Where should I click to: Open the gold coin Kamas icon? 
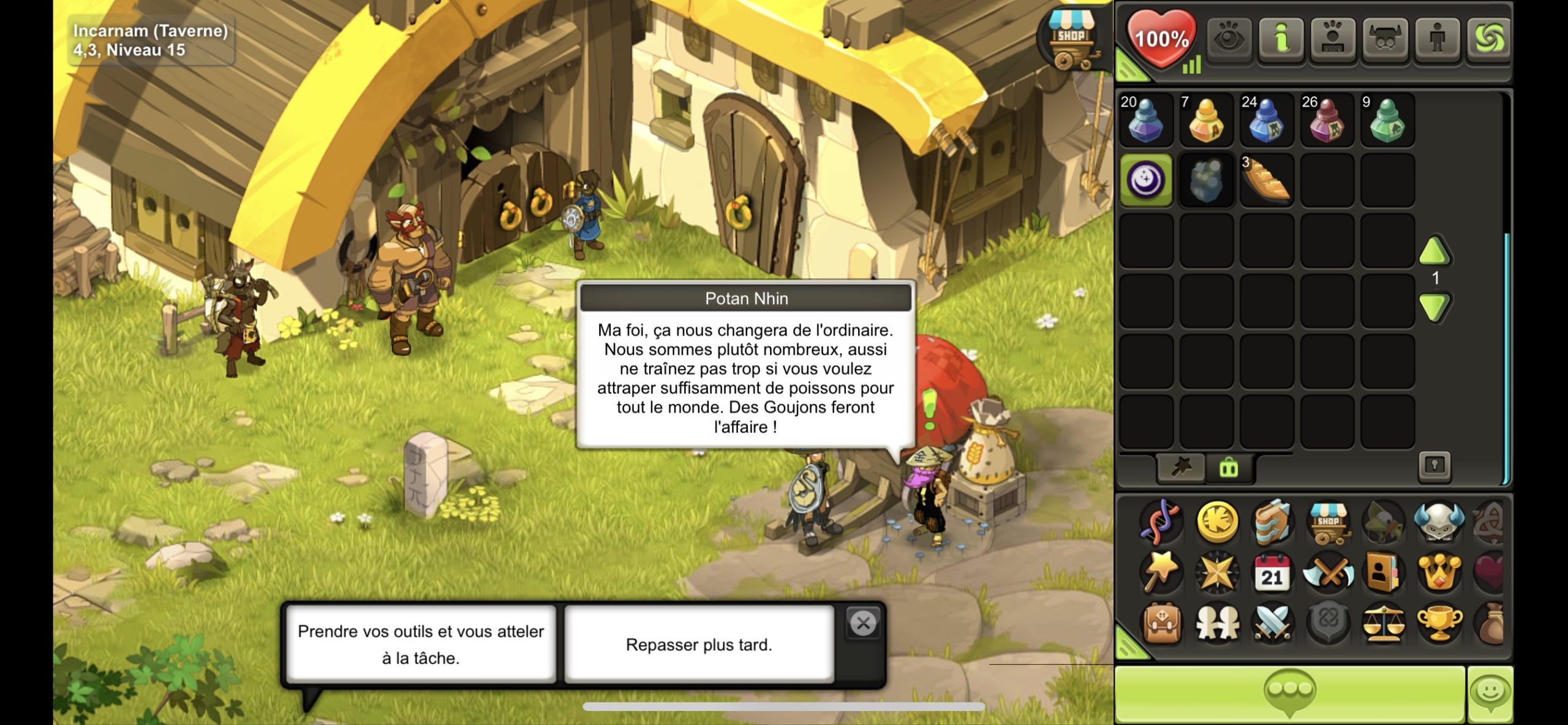point(1217,522)
